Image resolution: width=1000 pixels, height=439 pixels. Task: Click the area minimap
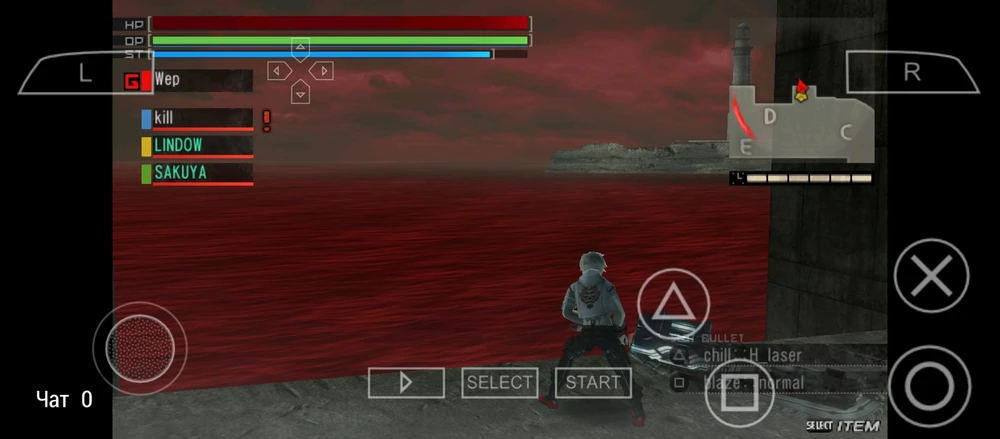pyautogui.click(x=801, y=122)
